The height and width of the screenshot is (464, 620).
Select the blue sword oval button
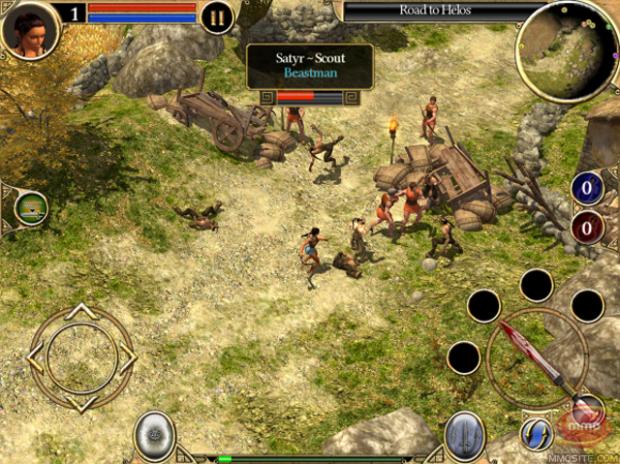pos(465,436)
